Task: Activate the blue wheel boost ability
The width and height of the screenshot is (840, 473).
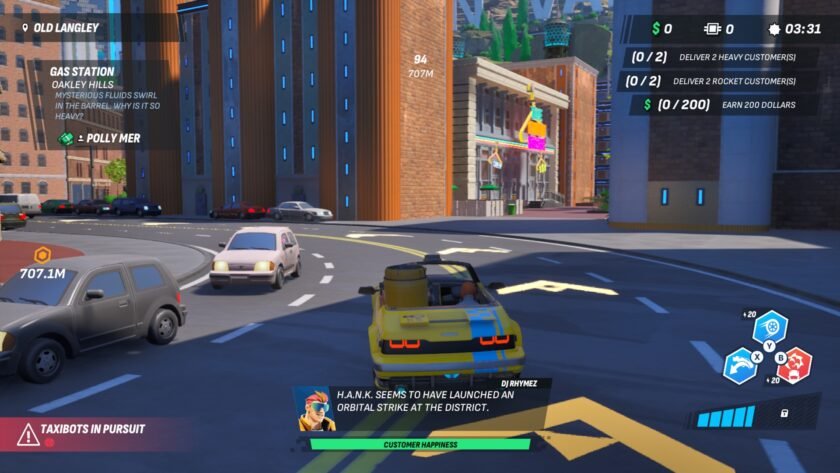Action: click(x=770, y=327)
